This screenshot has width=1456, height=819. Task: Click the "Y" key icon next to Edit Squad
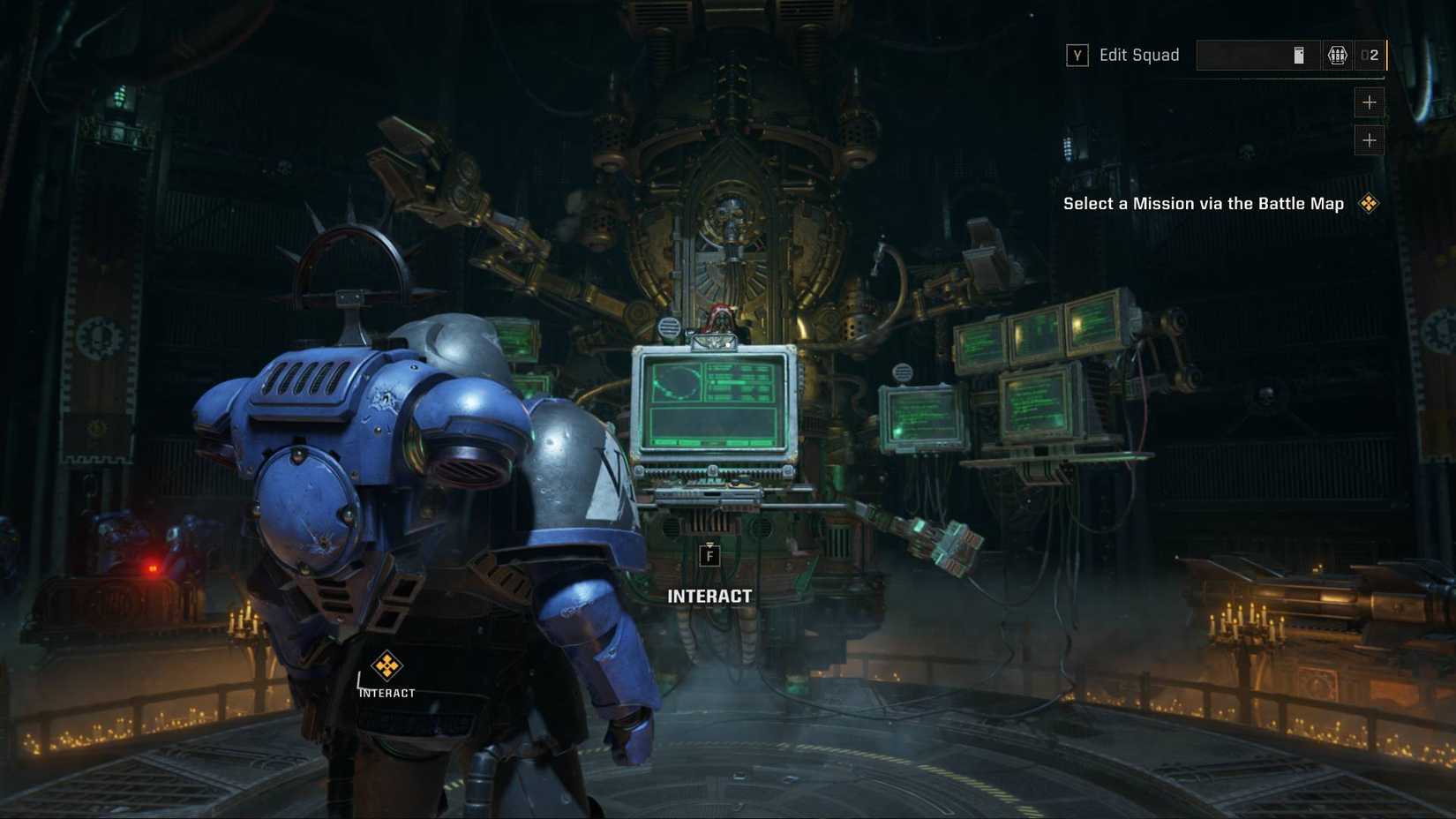click(x=1076, y=55)
